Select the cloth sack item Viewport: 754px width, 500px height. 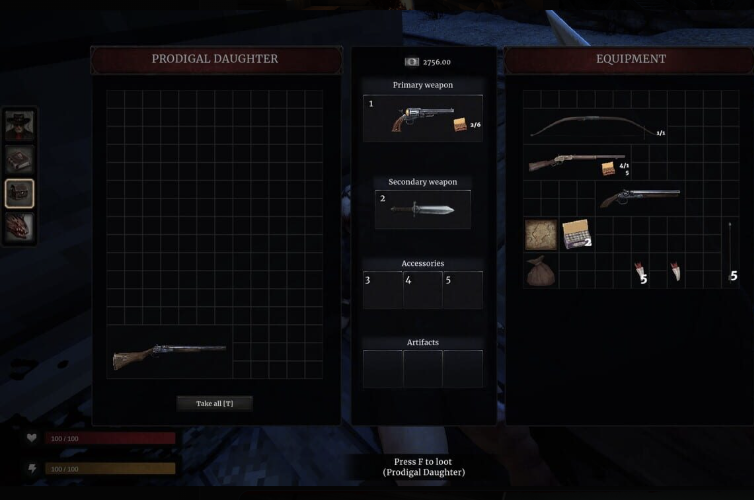click(x=541, y=271)
